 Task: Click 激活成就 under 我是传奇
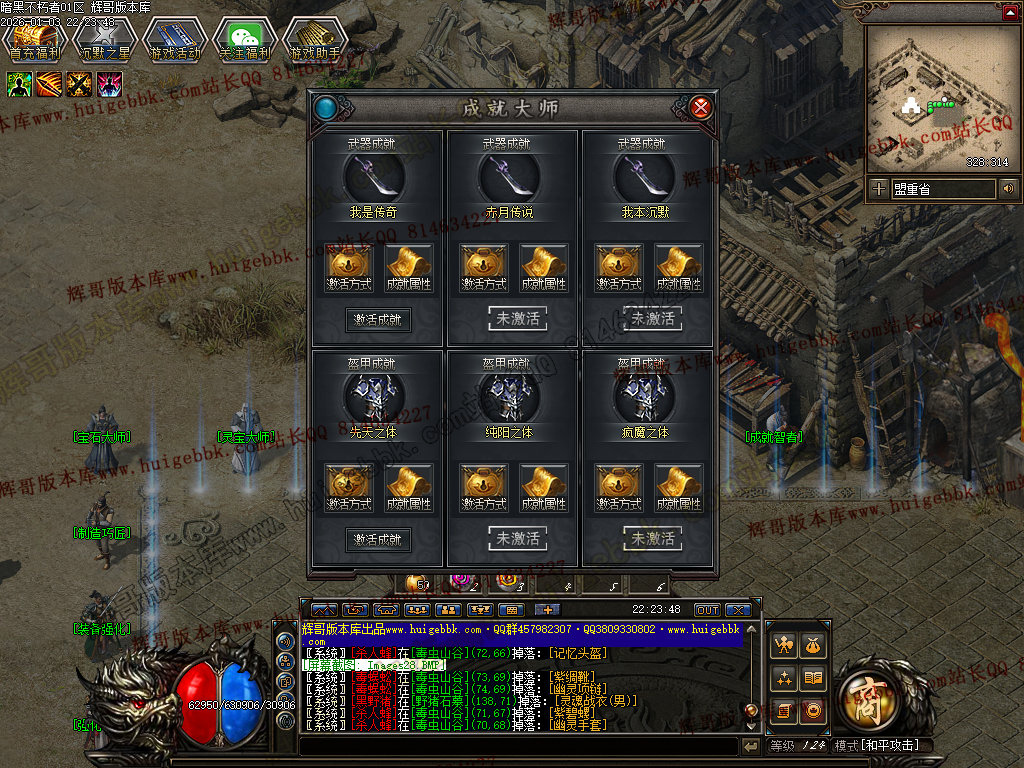(x=378, y=320)
